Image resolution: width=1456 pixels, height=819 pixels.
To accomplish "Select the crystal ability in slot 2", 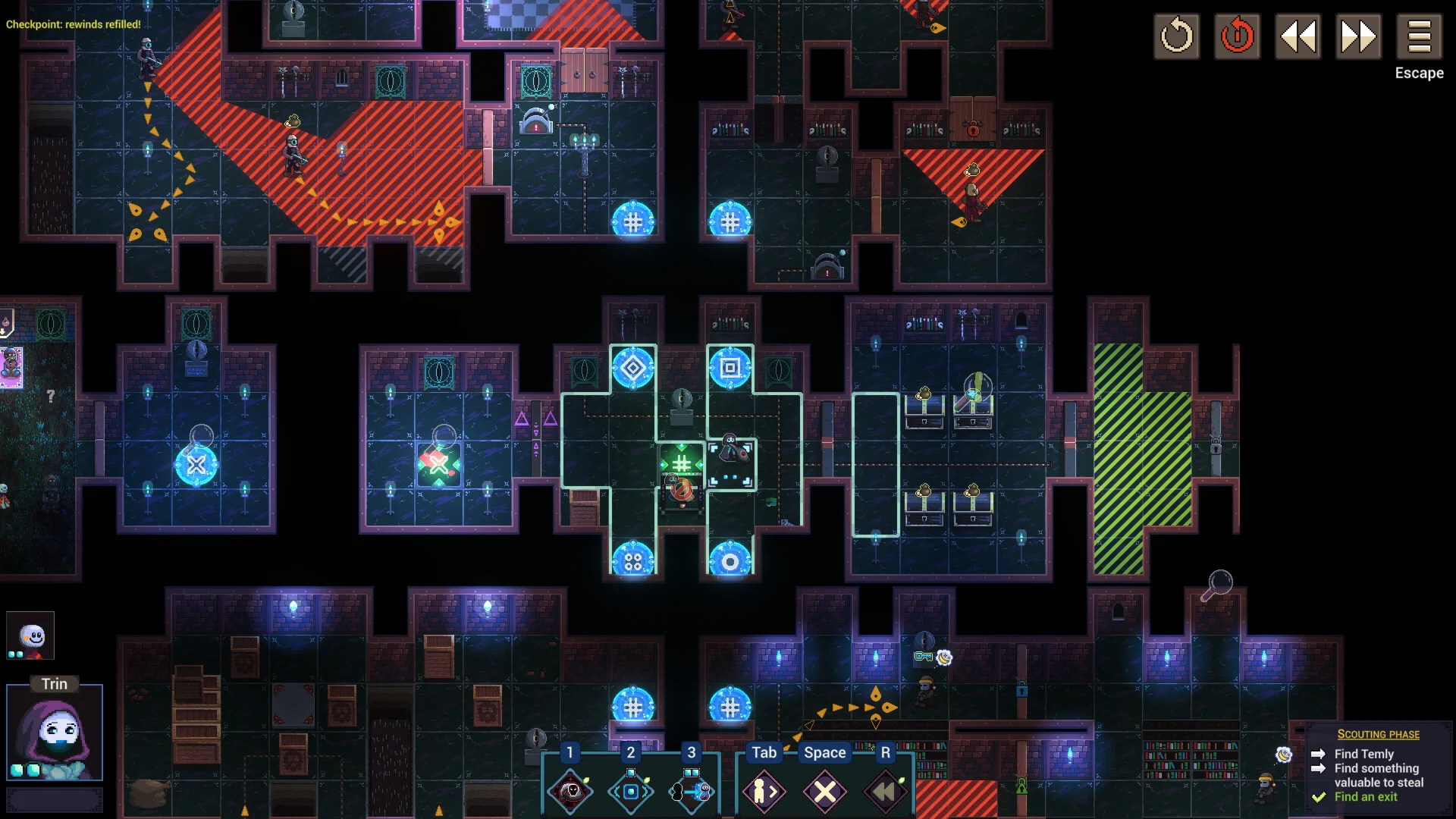I will point(630,790).
